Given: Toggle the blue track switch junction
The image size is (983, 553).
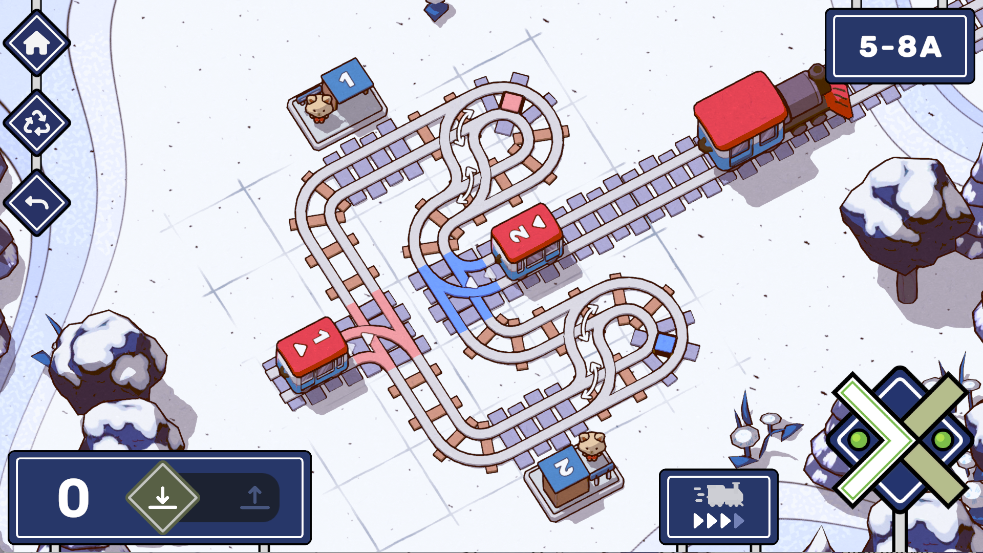Looking at the screenshot, I should (x=459, y=279).
